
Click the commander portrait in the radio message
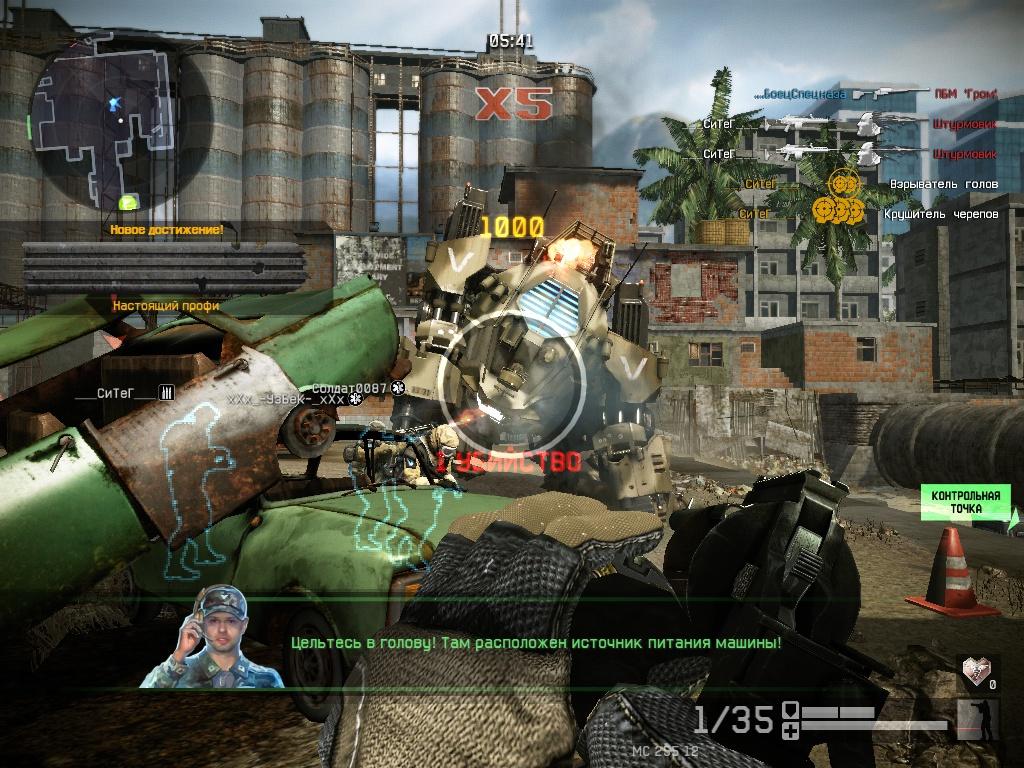(x=212, y=637)
